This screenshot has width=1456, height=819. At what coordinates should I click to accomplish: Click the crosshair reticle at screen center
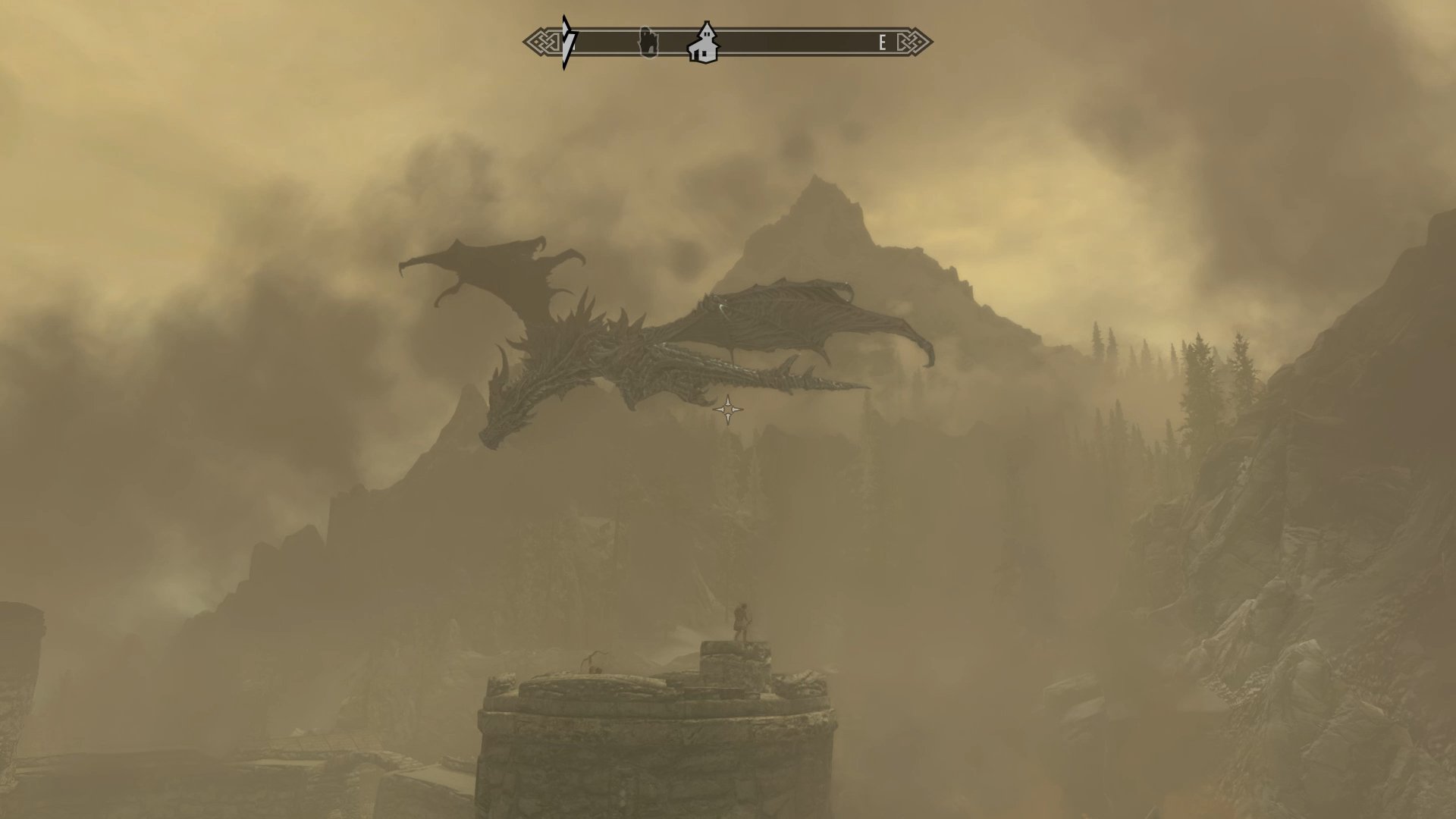point(728,409)
